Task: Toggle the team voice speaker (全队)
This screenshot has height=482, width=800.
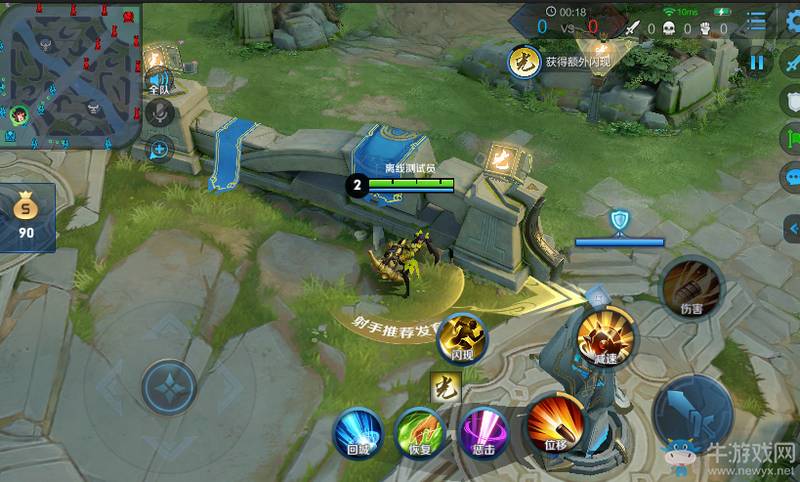Action: 158,81
